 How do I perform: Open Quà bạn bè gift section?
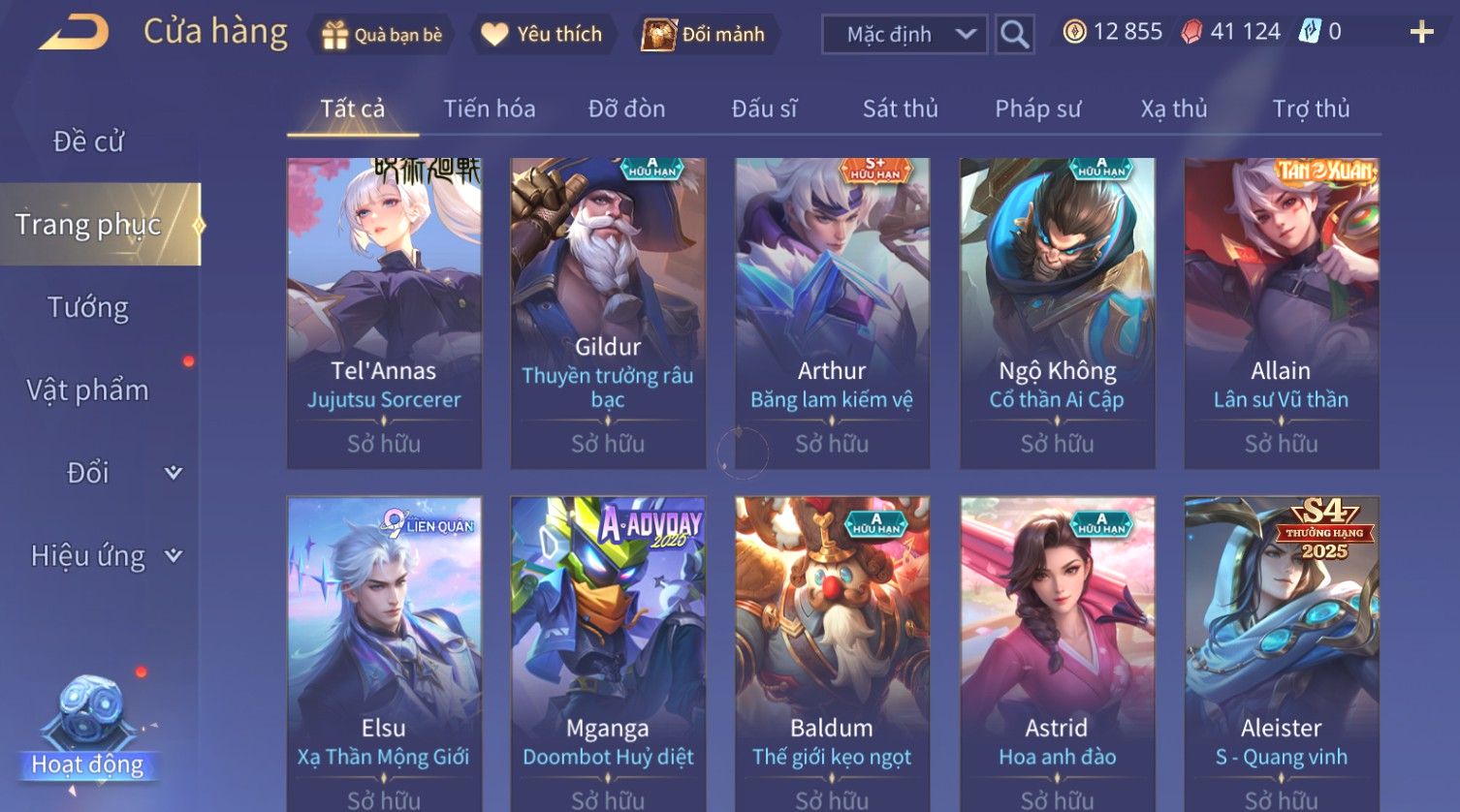click(382, 35)
